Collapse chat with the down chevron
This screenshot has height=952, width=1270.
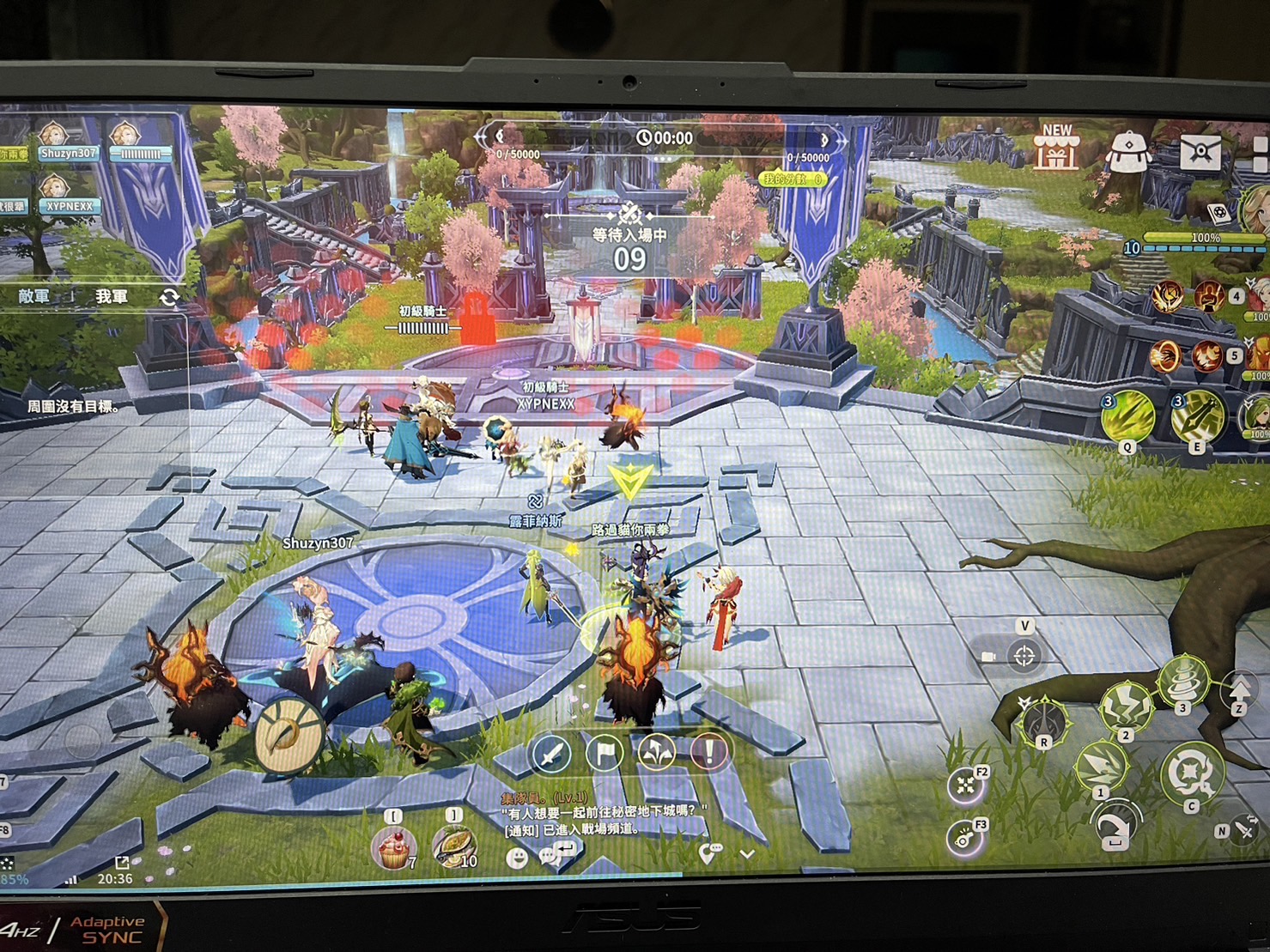(747, 854)
